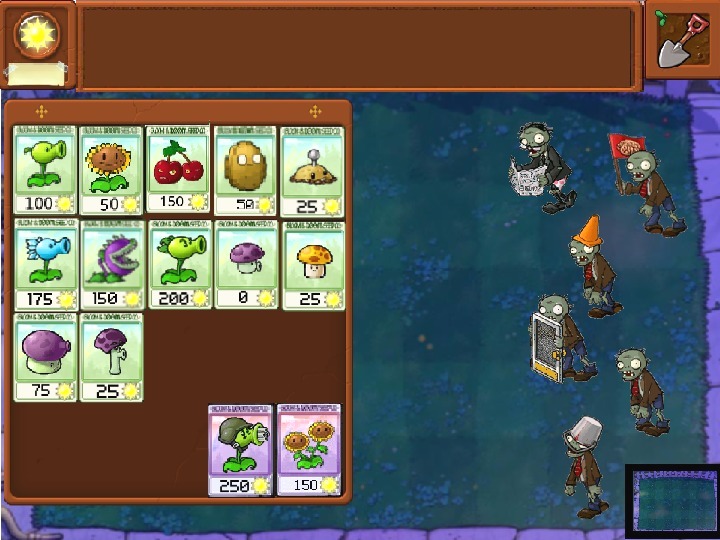Screen dimensions: 720x540
Task: Add the Potato Mine seed packet
Action: [x=312, y=169]
